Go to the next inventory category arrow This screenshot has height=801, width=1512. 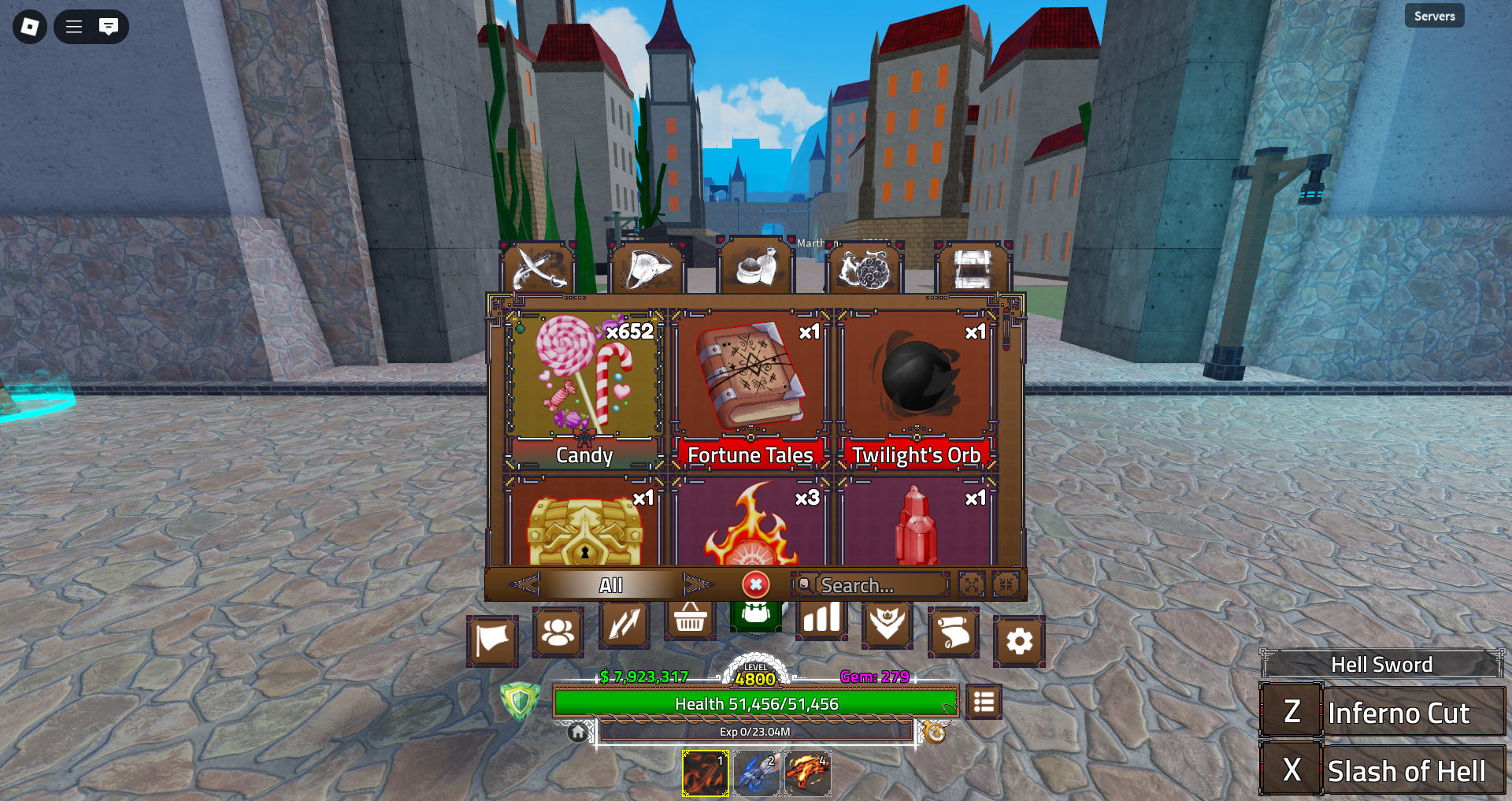coord(697,584)
